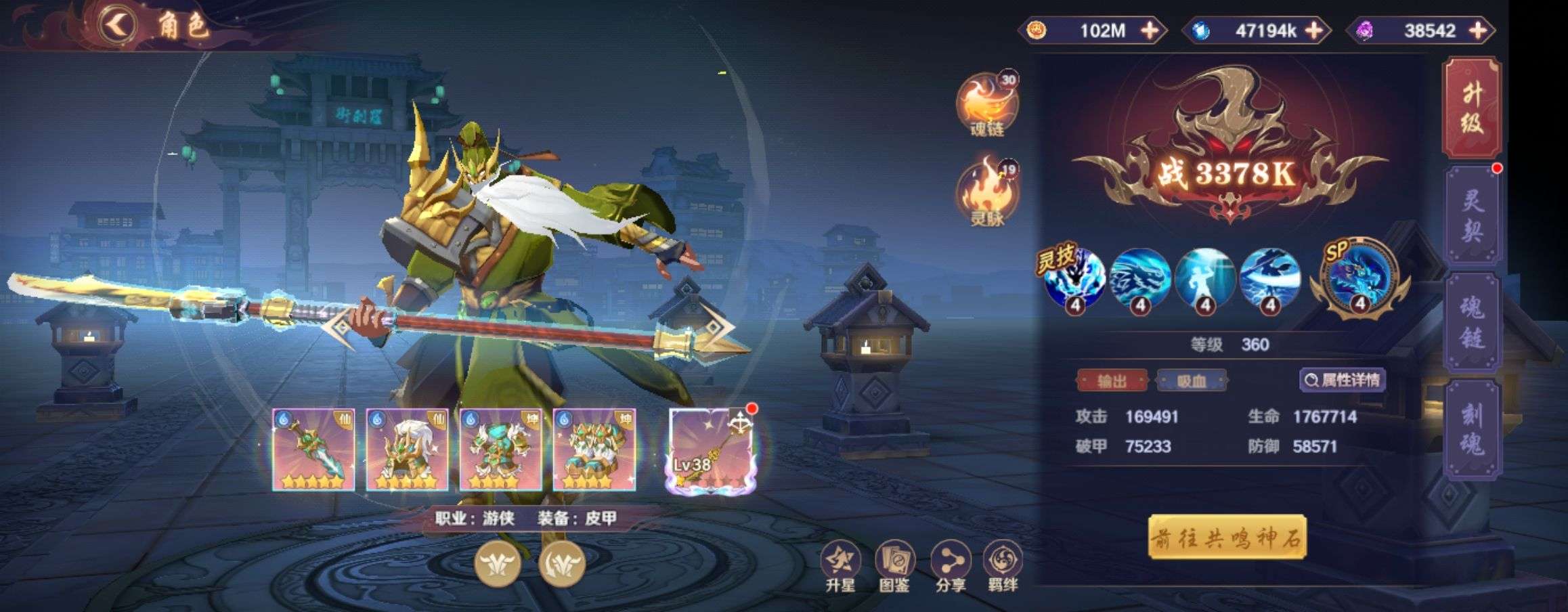The width and height of the screenshot is (1568, 612).
Task: View the 灵技 skill icon
Action: click(x=1074, y=279)
